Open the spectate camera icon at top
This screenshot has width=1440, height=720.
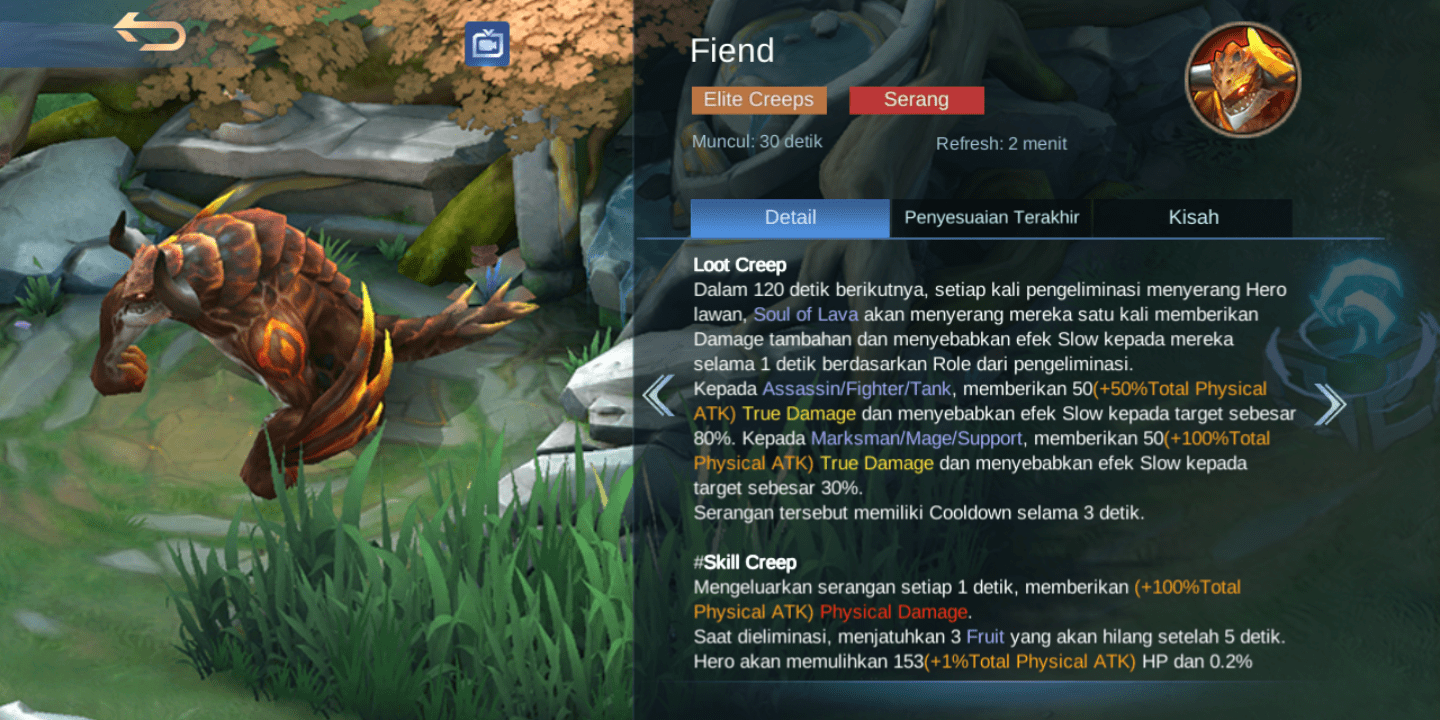click(489, 43)
